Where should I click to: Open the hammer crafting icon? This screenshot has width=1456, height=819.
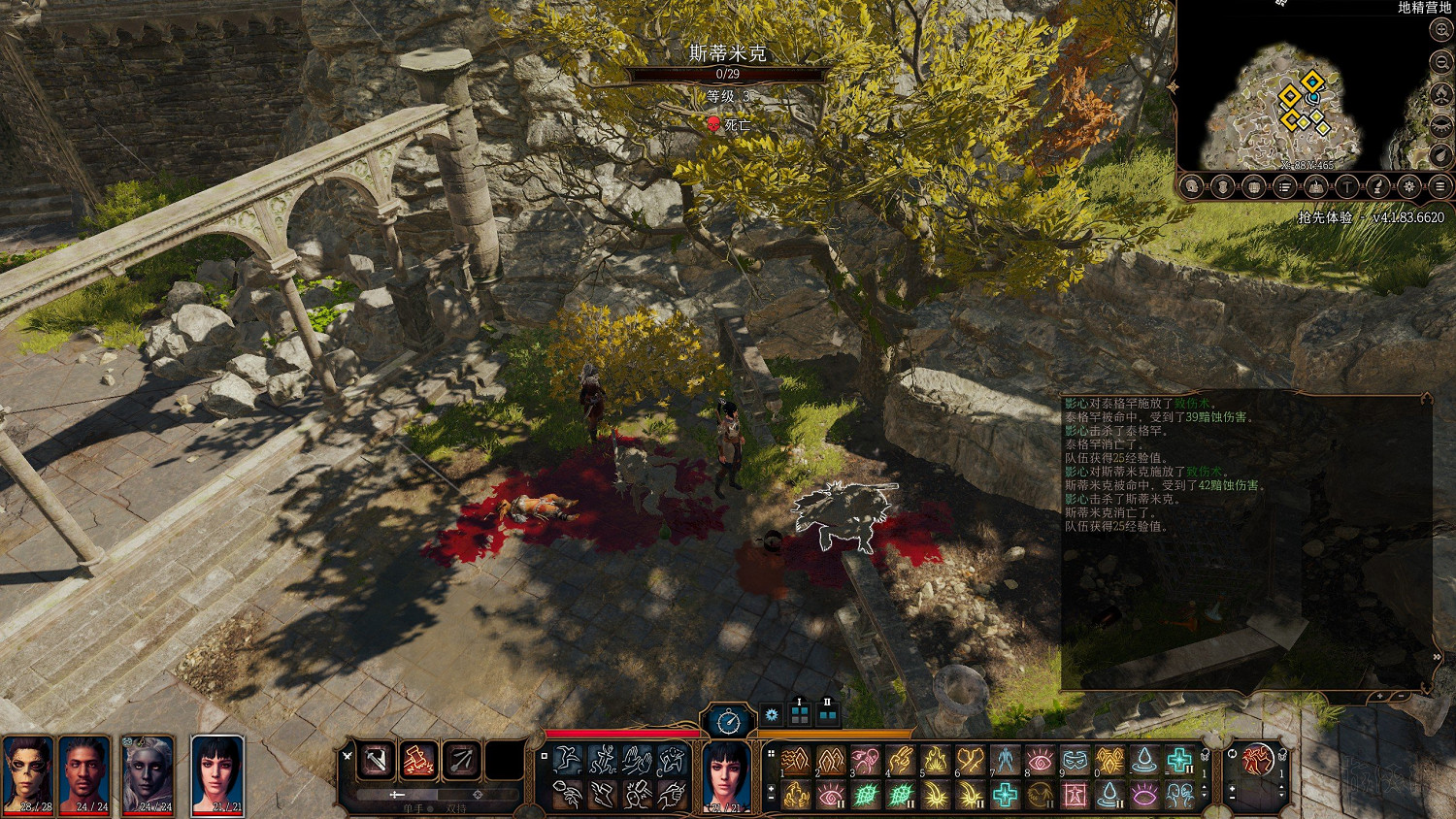pos(1346,186)
